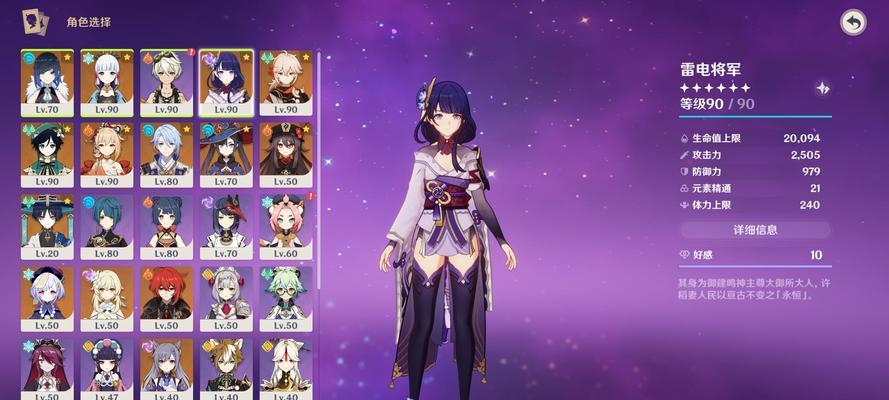
Task: Open the 详细信息 details panel
Action: [x=754, y=230]
